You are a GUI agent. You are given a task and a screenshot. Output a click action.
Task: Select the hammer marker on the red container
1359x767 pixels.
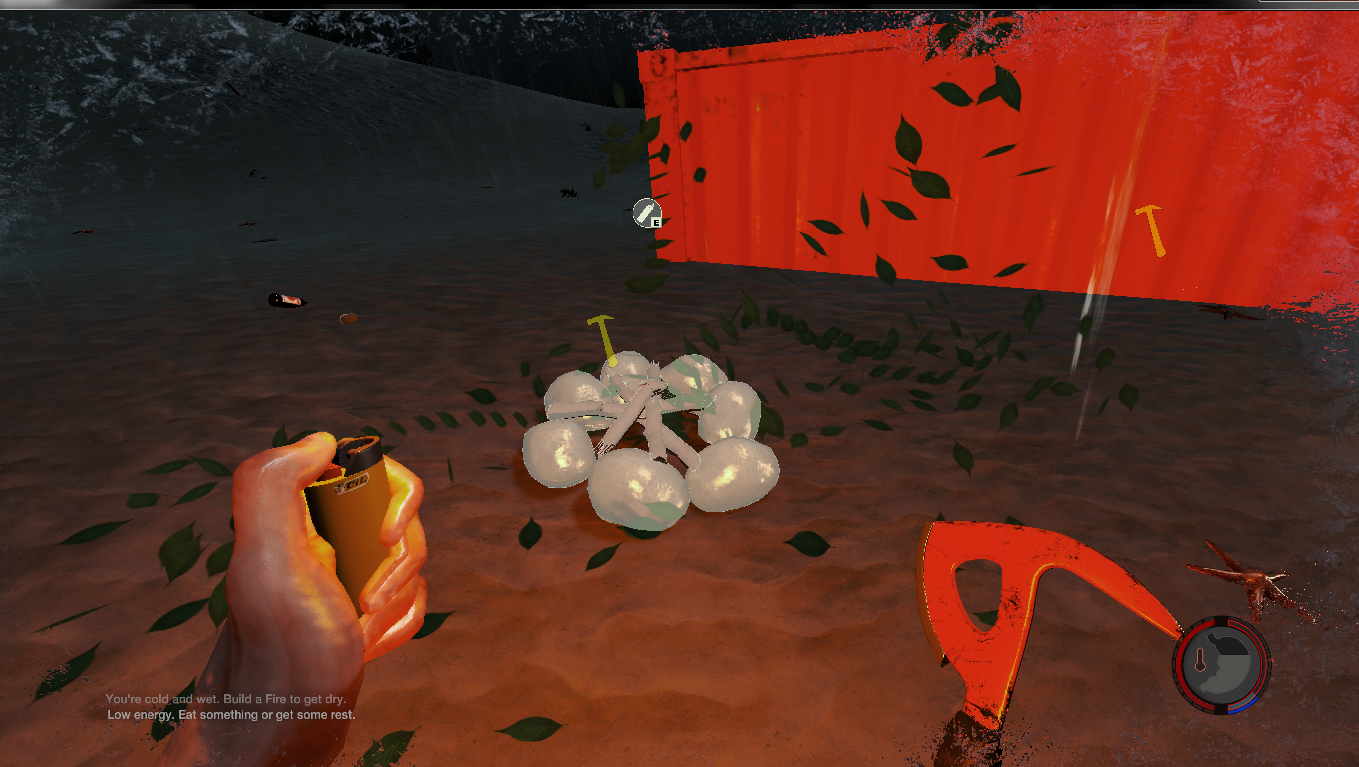(1150, 229)
